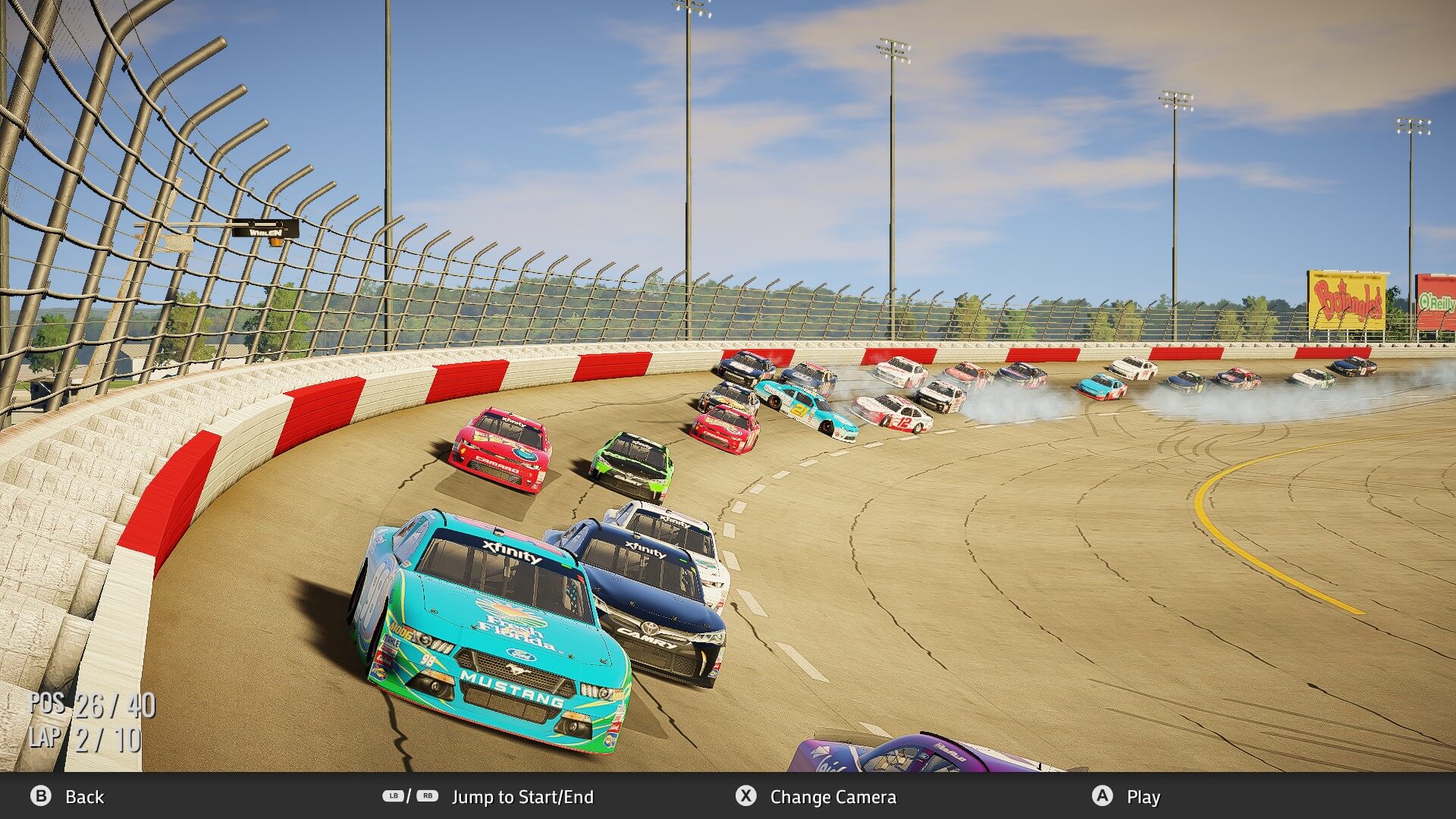Go back using the Back option
Screen dimensions: 1456x819
pos(67,796)
